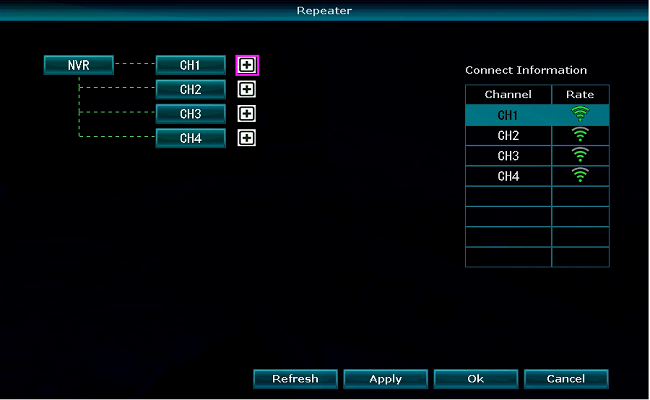Viewport: 650px width, 400px height.
Task: Choose the CH2 row in the channel table
Action: [x=508, y=135]
